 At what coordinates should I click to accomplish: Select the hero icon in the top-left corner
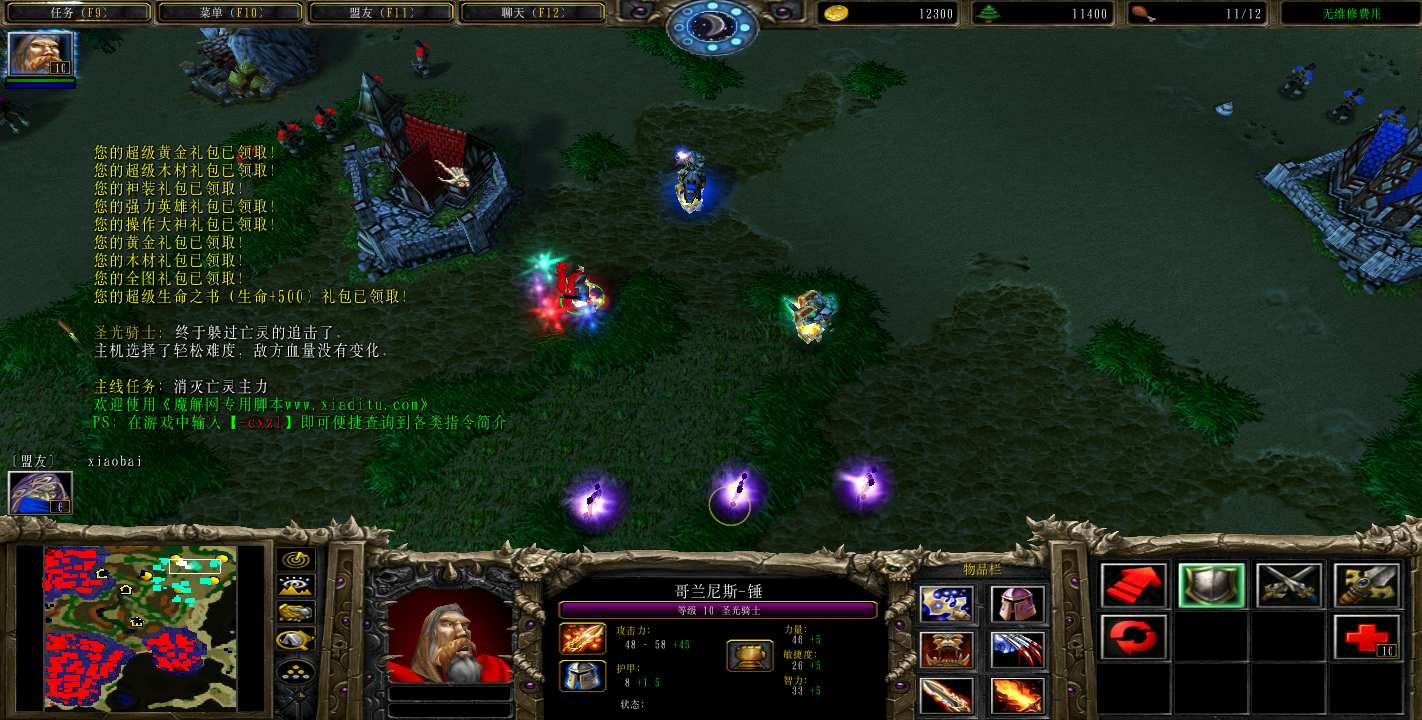pos(40,54)
